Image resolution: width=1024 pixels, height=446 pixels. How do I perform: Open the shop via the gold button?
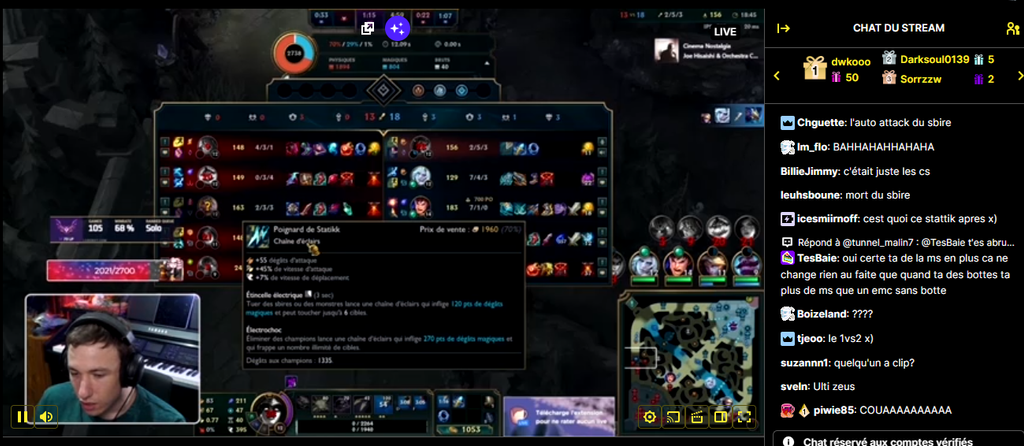point(462,429)
